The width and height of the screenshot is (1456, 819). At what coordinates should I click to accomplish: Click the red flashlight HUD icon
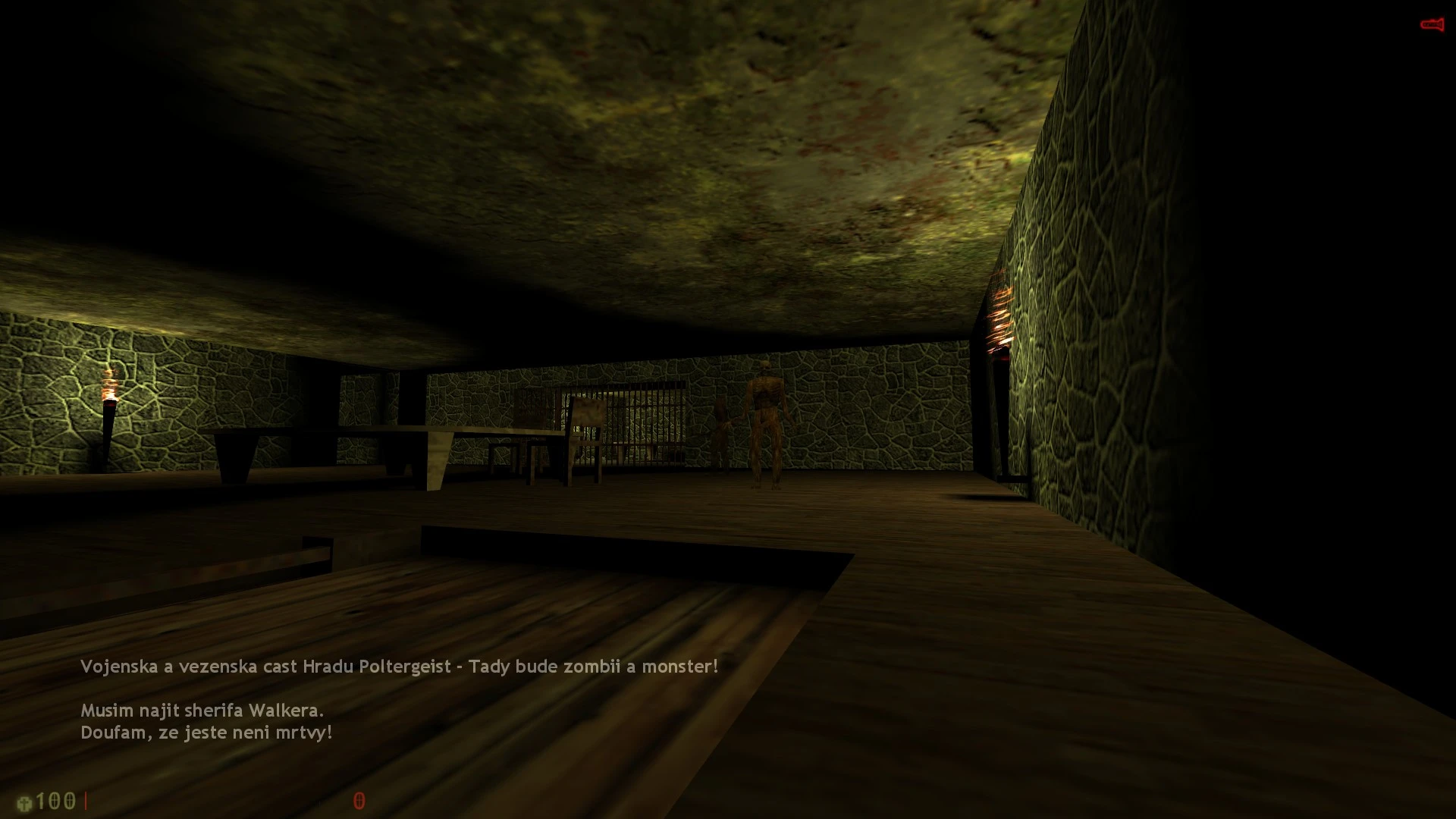point(1431,25)
